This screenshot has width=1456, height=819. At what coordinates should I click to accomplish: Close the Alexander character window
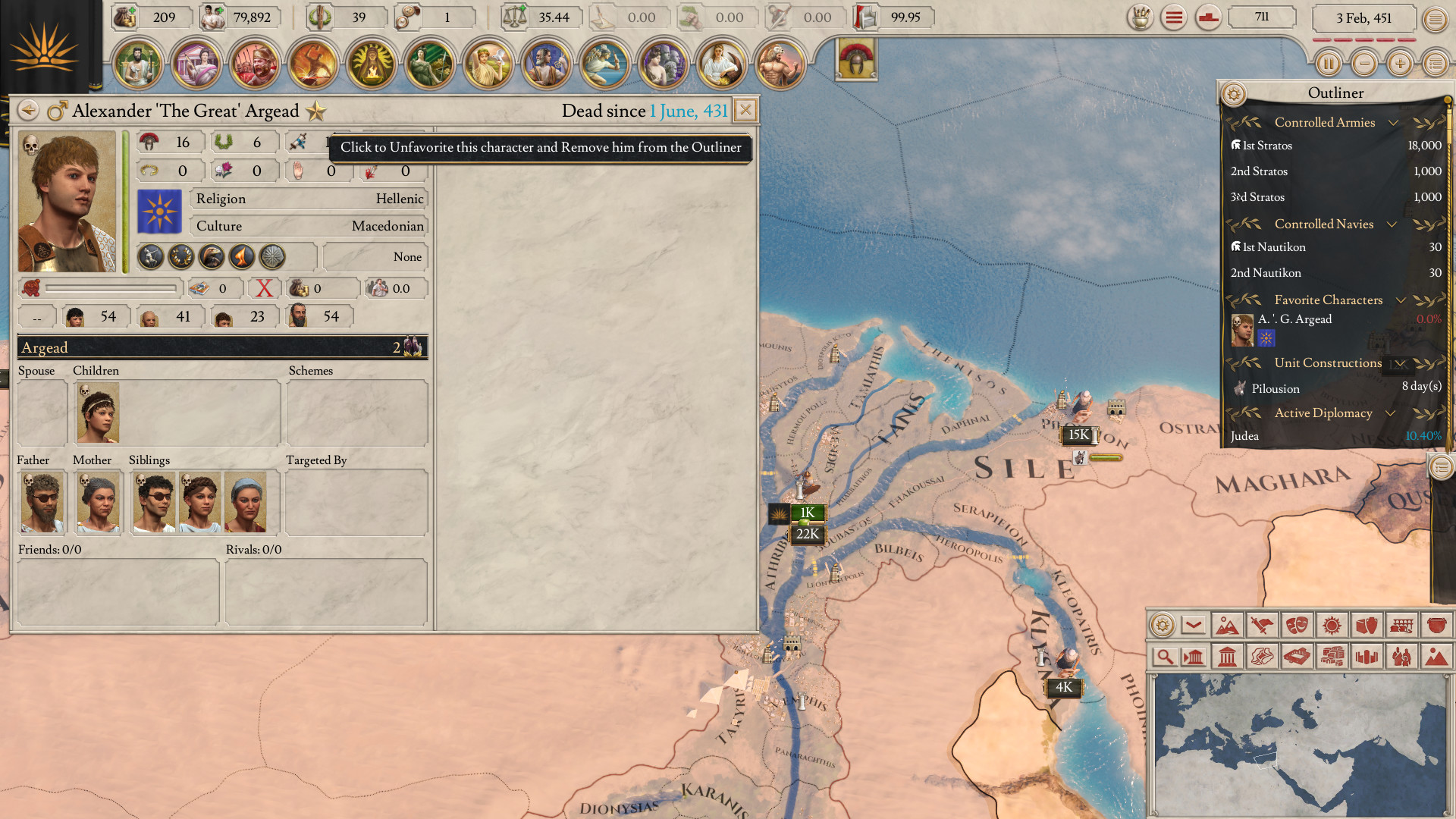(745, 111)
